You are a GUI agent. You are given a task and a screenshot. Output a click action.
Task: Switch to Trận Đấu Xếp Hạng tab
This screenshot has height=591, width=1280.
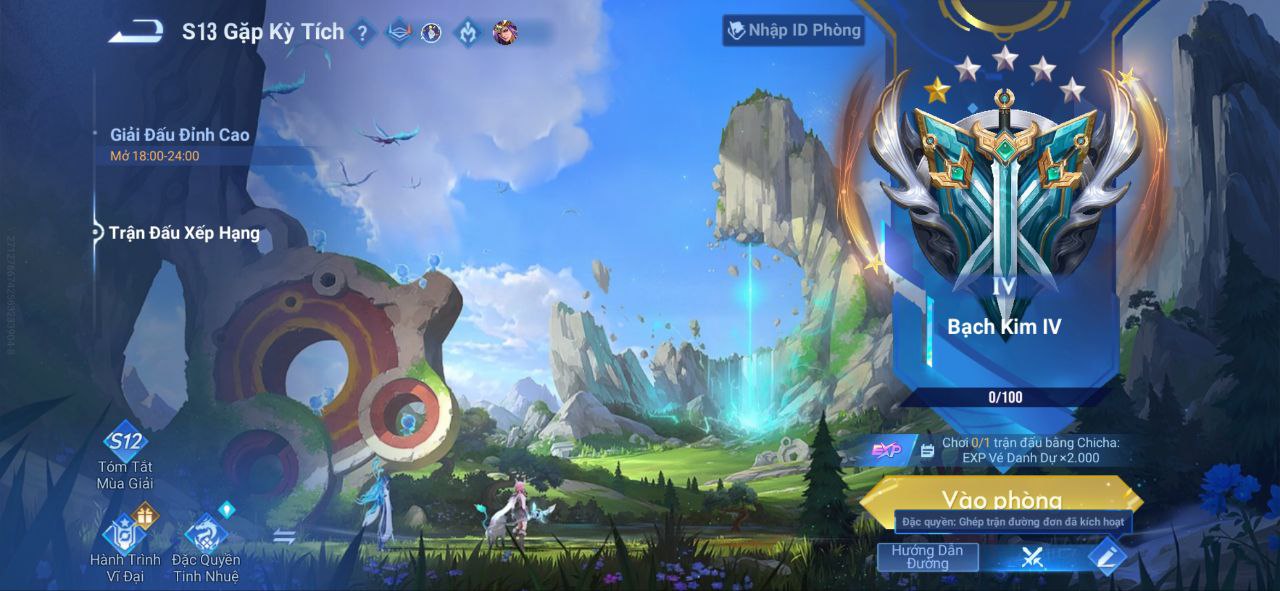pyautogui.click(x=184, y=233)
